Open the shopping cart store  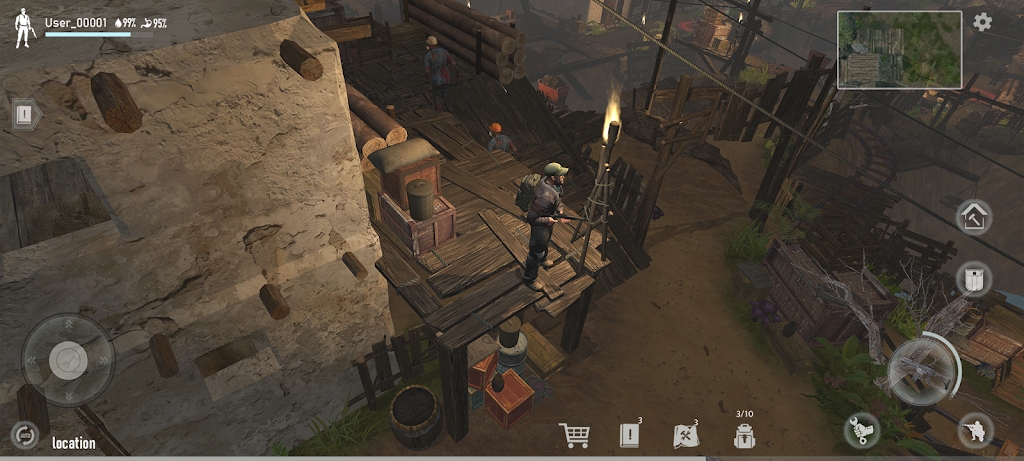click(x=574, y=435)
